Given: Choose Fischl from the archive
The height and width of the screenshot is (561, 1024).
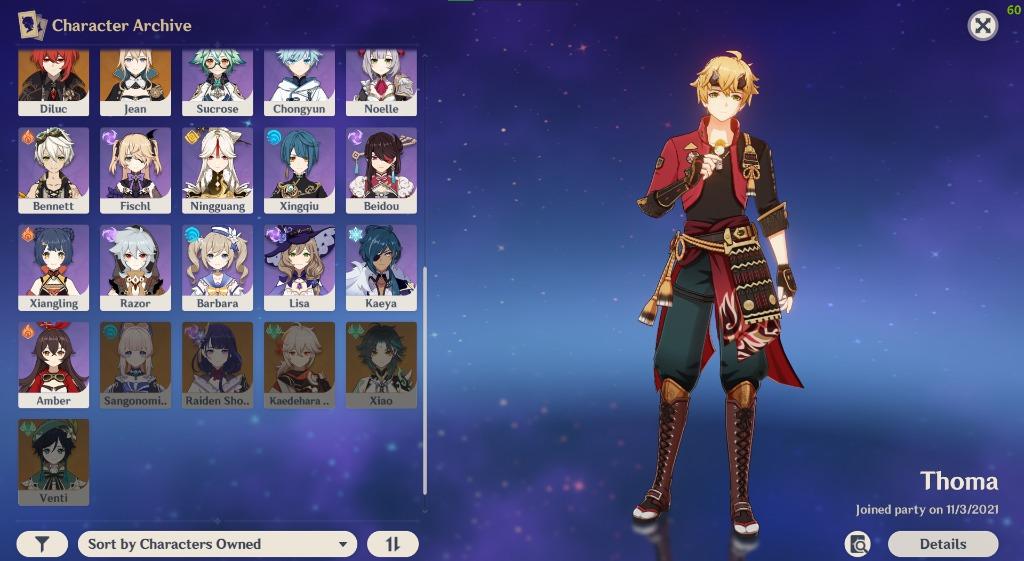Looking at the screenshot, I should point(135,169).
